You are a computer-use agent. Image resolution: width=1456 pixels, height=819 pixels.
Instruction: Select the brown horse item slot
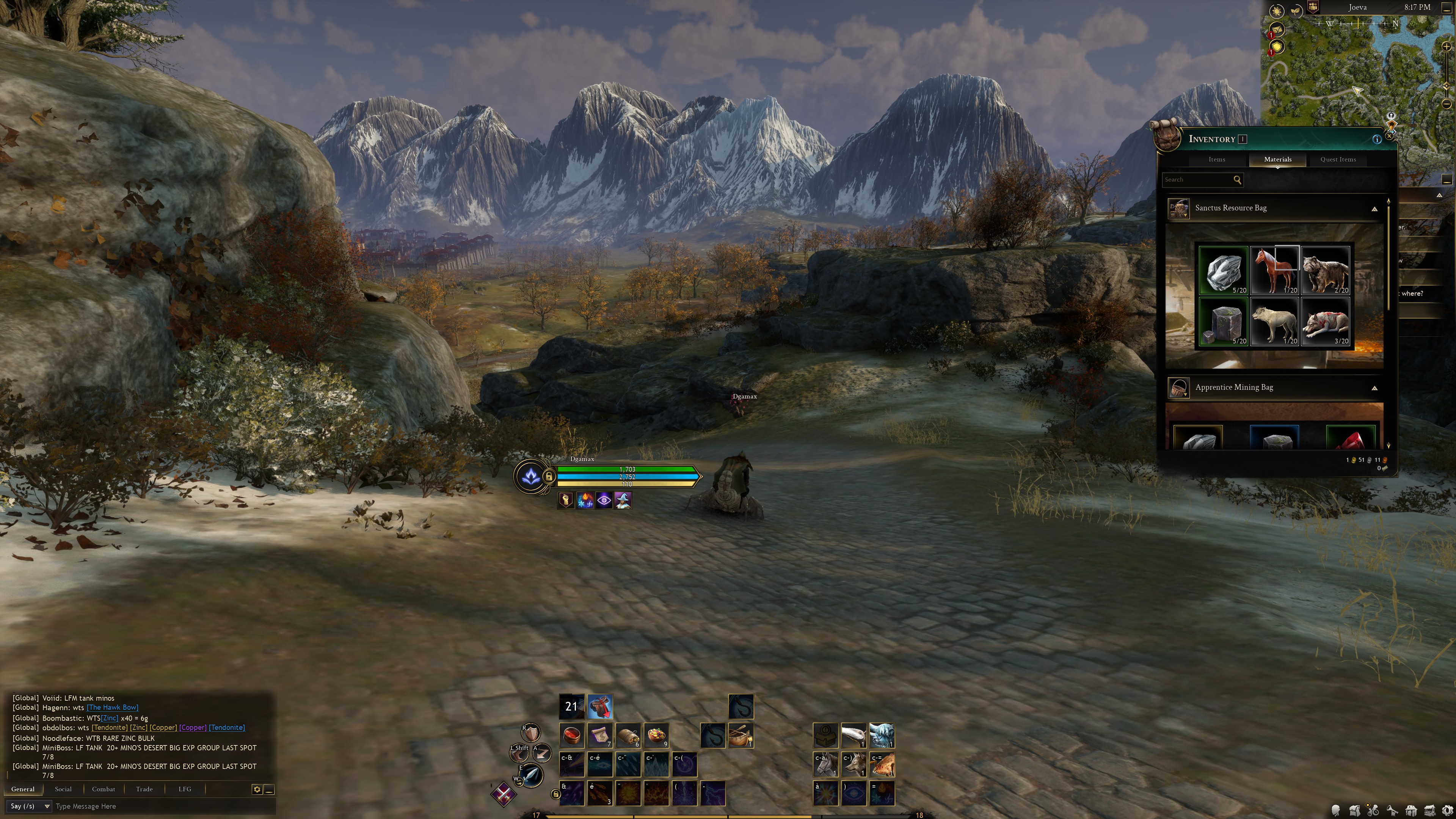point(1274,270)
